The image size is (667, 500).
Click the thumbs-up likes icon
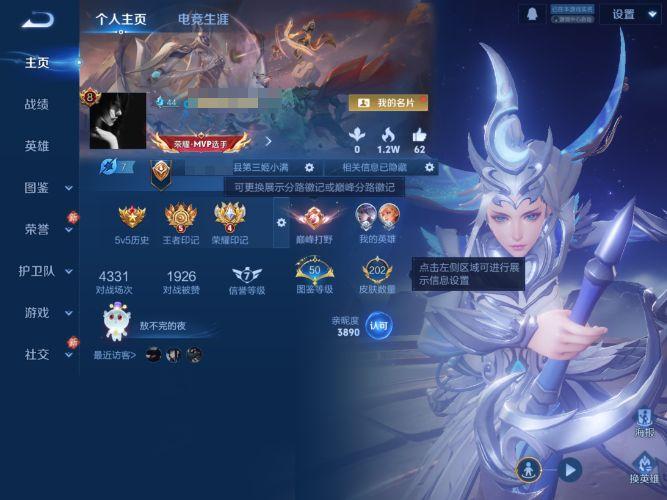tap(419, 135)
